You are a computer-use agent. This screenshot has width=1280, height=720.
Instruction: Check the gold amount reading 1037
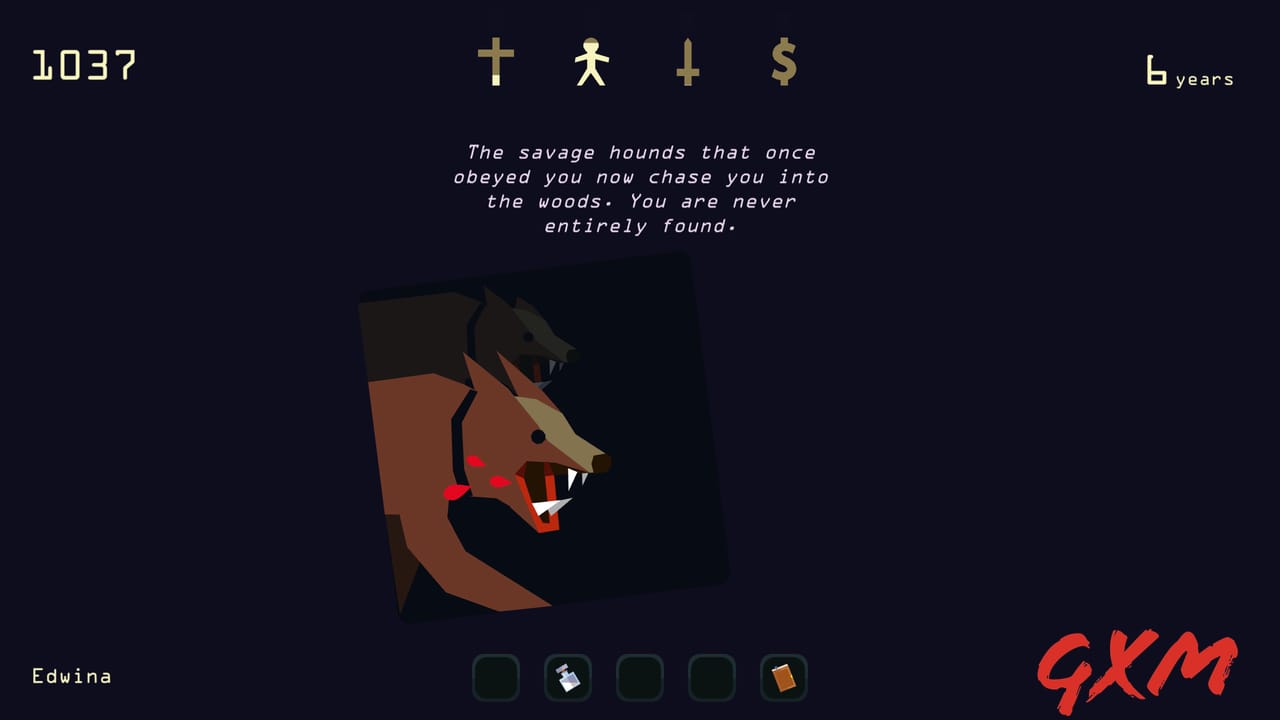[84, 65]
